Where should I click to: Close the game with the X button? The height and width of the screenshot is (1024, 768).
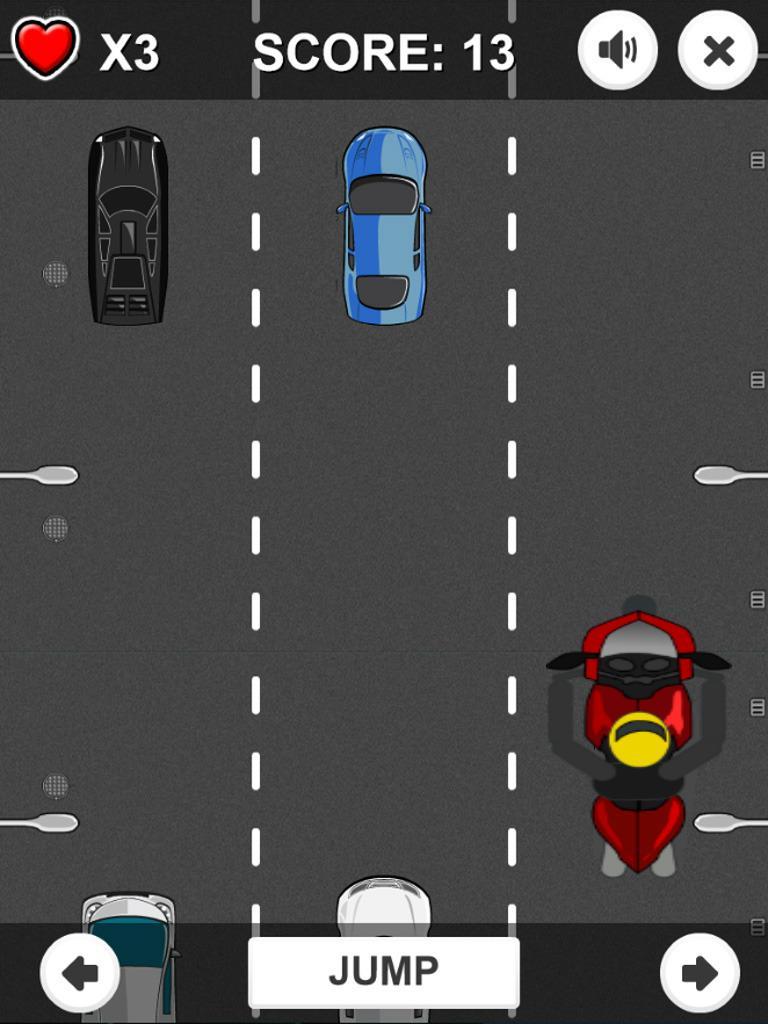click(718, 50)
